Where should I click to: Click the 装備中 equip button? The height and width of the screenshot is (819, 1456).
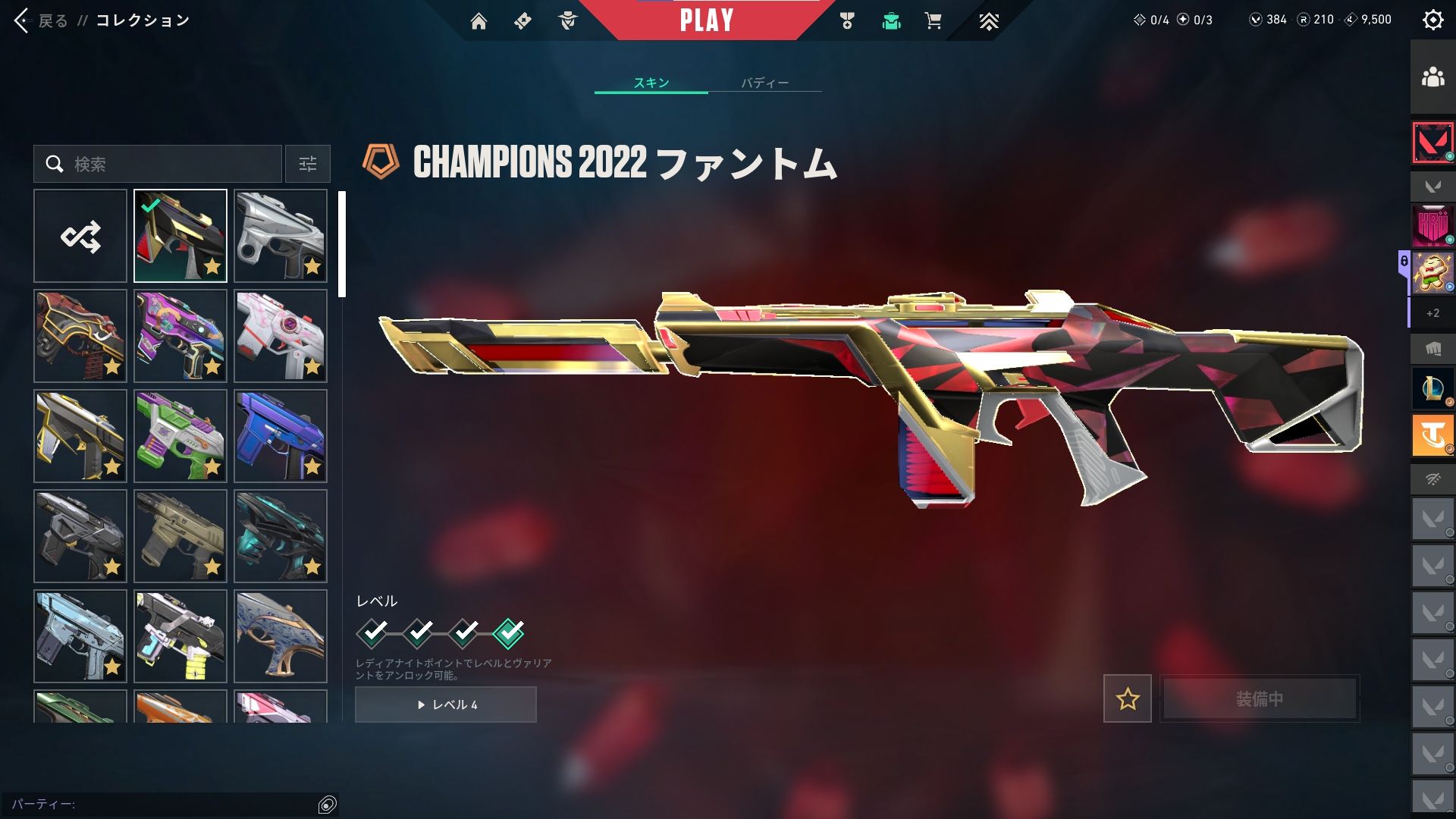[1260, 698]
